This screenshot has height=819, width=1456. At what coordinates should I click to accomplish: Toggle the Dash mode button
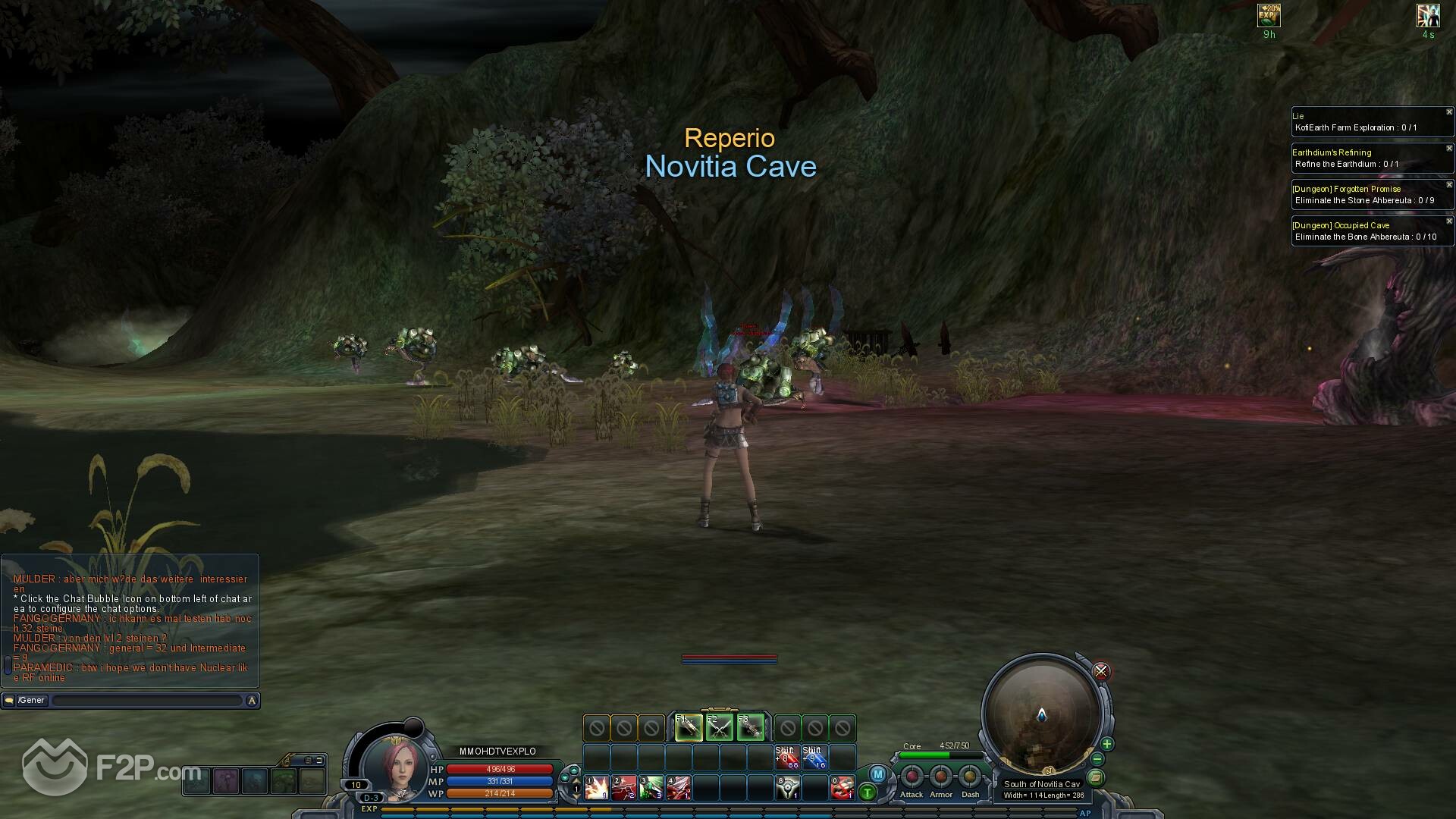point(970,777)
